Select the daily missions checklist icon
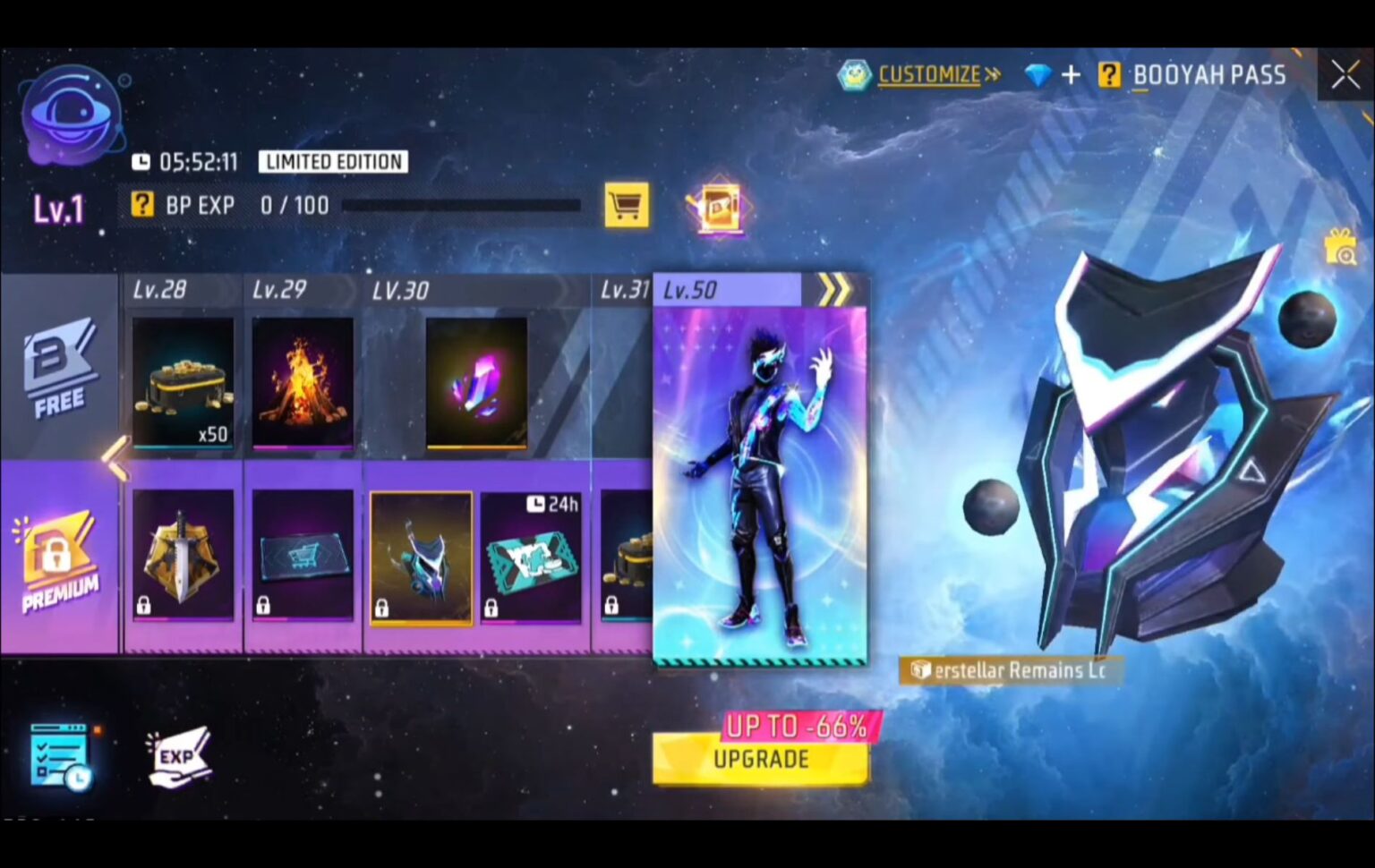This screenshot has width=1375, height=868. (59, 756)
